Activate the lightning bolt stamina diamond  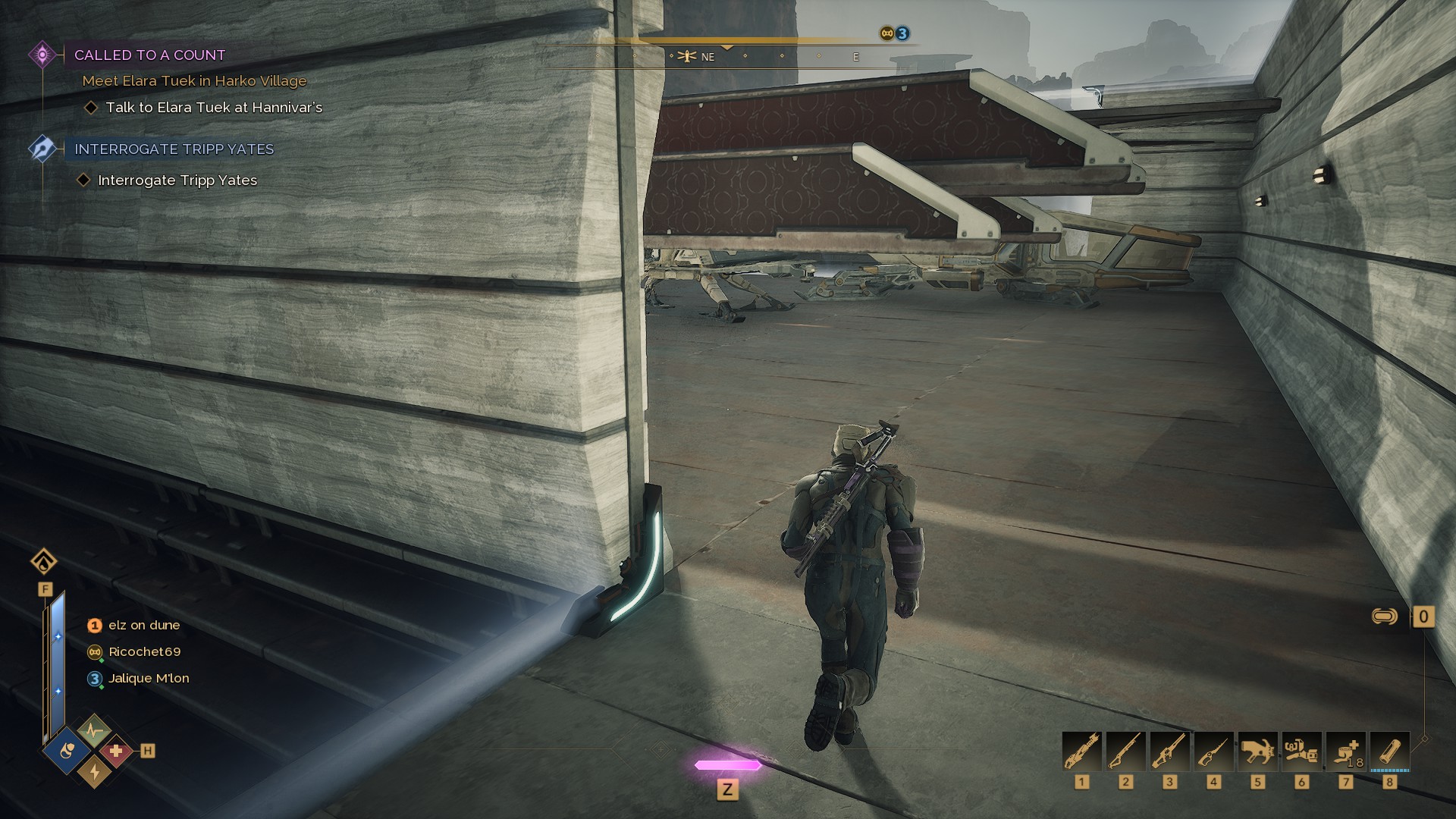(94, 771)
